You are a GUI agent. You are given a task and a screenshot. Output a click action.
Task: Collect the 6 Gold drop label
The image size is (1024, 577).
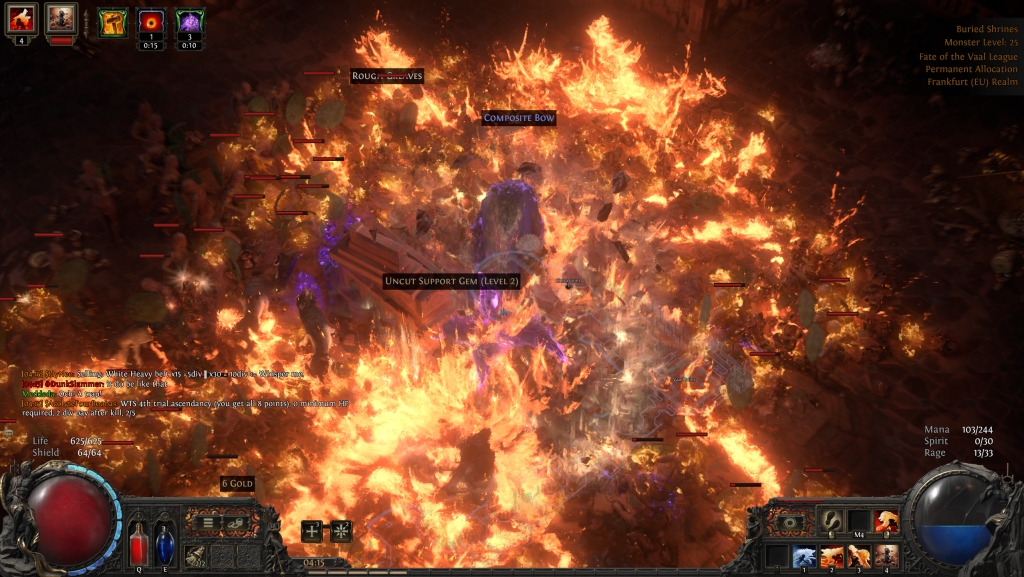click(x=237, y=484)
